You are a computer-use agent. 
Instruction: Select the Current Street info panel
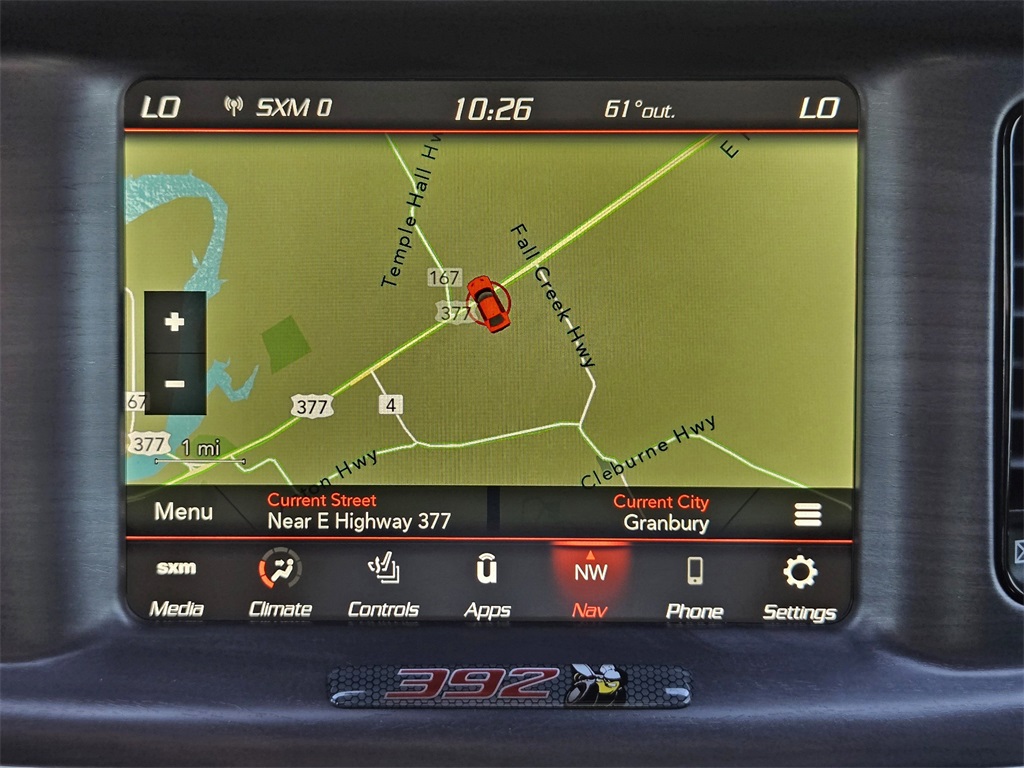(358, 511)
